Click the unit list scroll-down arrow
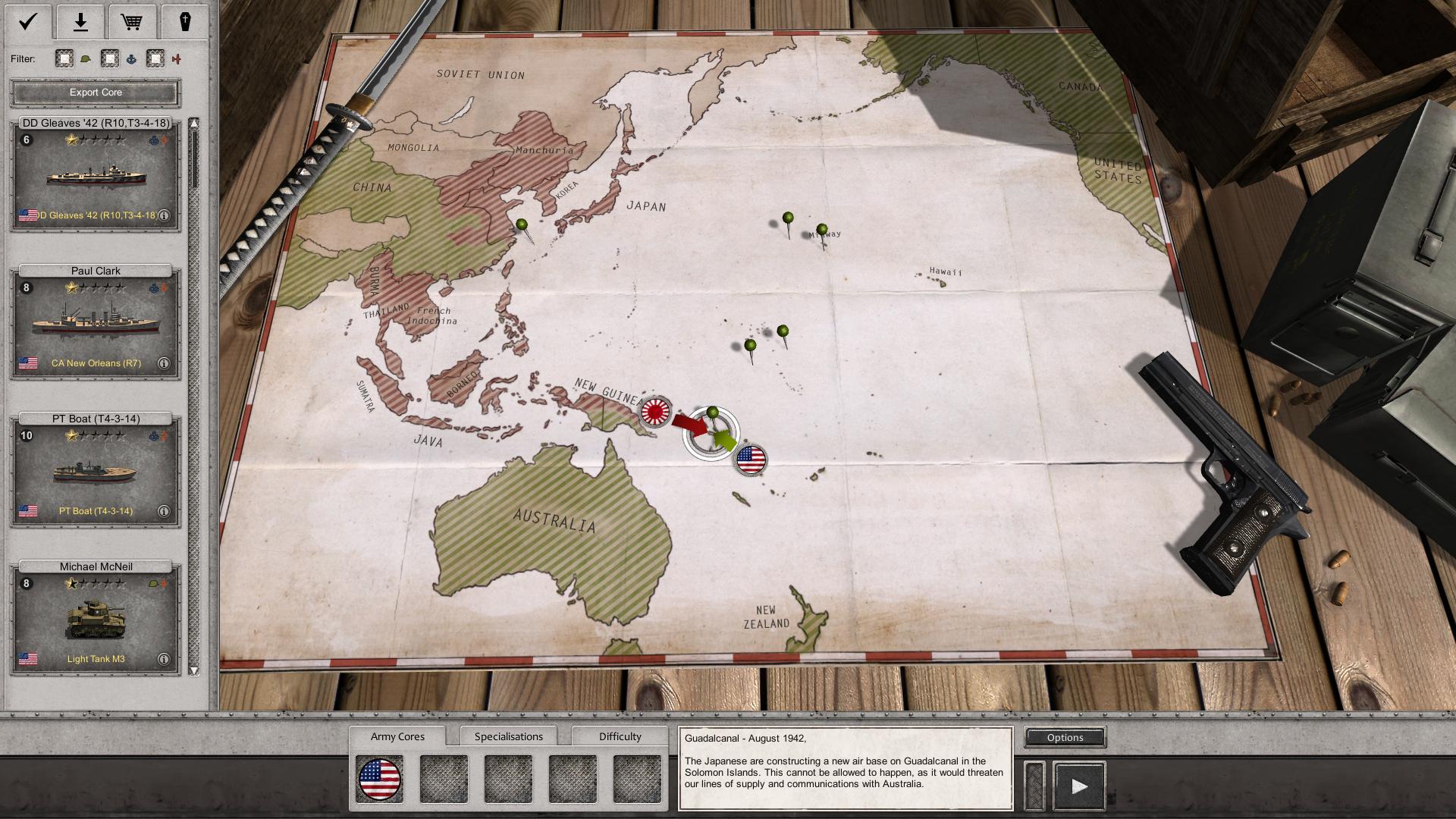 click(x=194, y=670)
